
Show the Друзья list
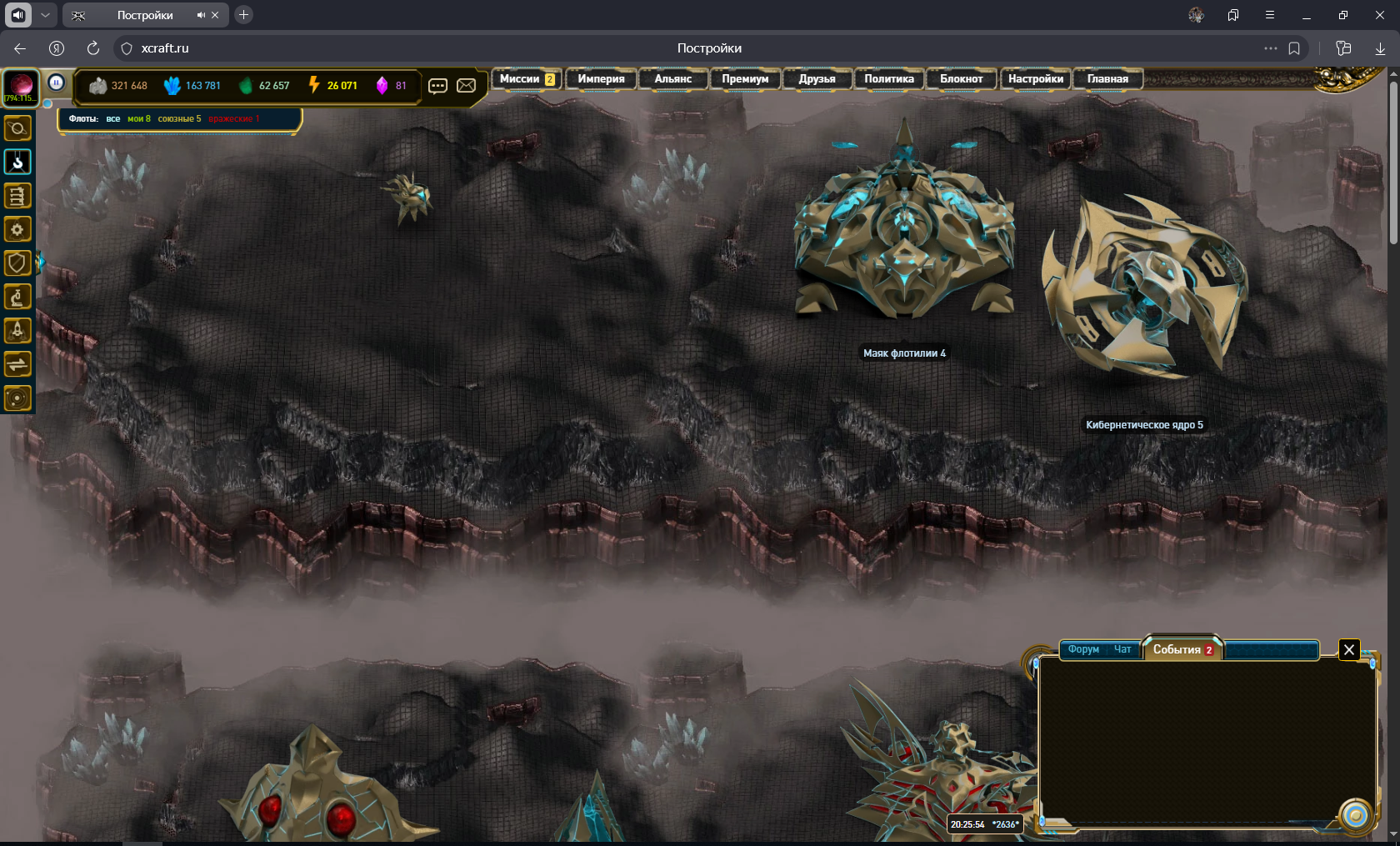817,79
